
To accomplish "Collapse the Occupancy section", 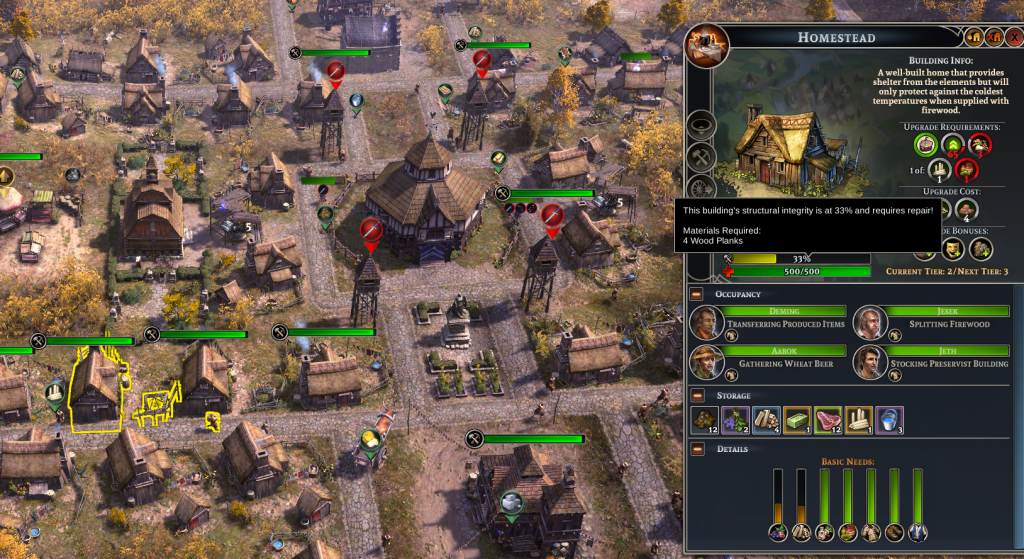I will coord(698,294).
